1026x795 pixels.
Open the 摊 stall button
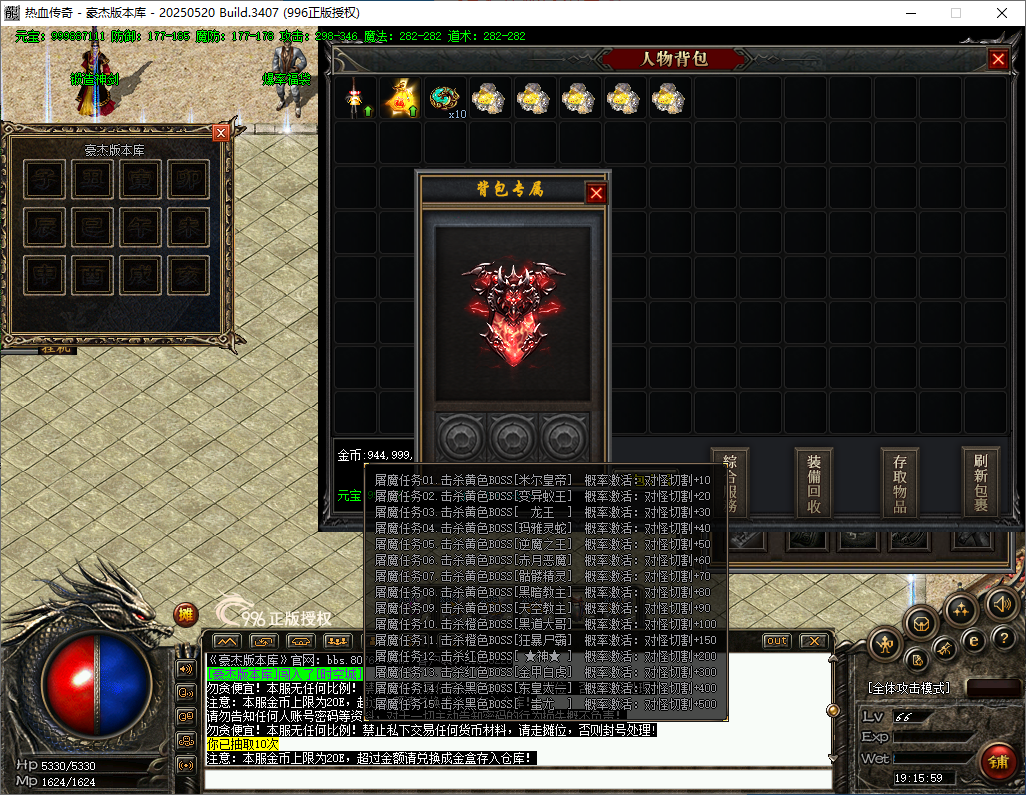[187, 614]
